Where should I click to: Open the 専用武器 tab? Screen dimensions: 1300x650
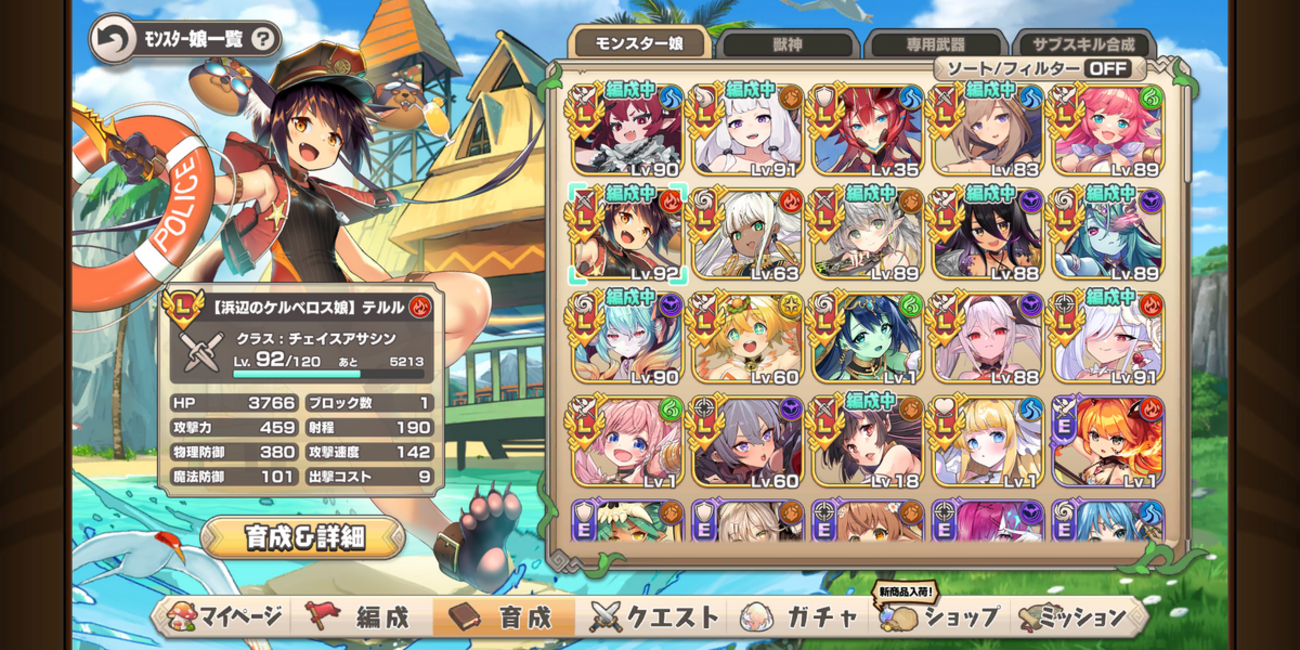935,44
